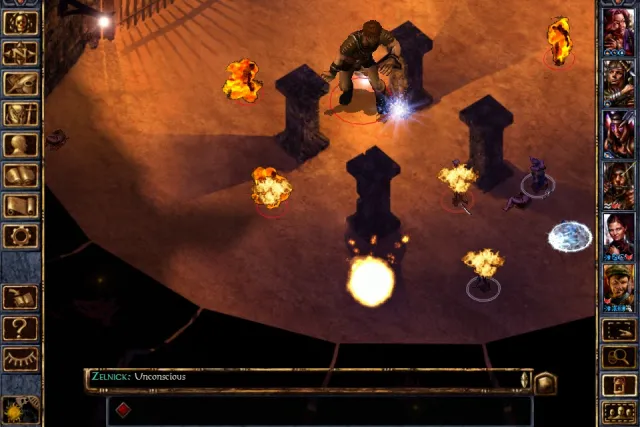Select all party members with bottom right button
Image resolution: width=640 pixels, height=427 pixels.
click(x=619, y=411)
